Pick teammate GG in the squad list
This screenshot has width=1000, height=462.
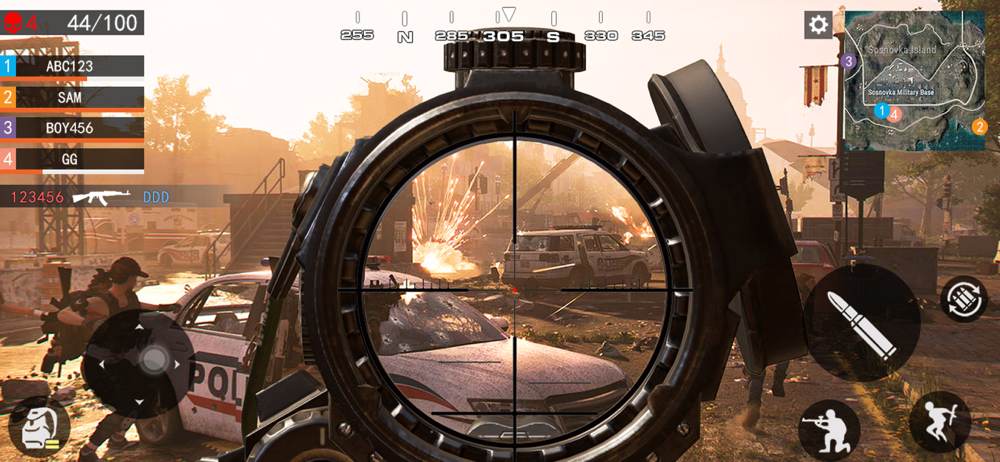(x=72, y=158)
